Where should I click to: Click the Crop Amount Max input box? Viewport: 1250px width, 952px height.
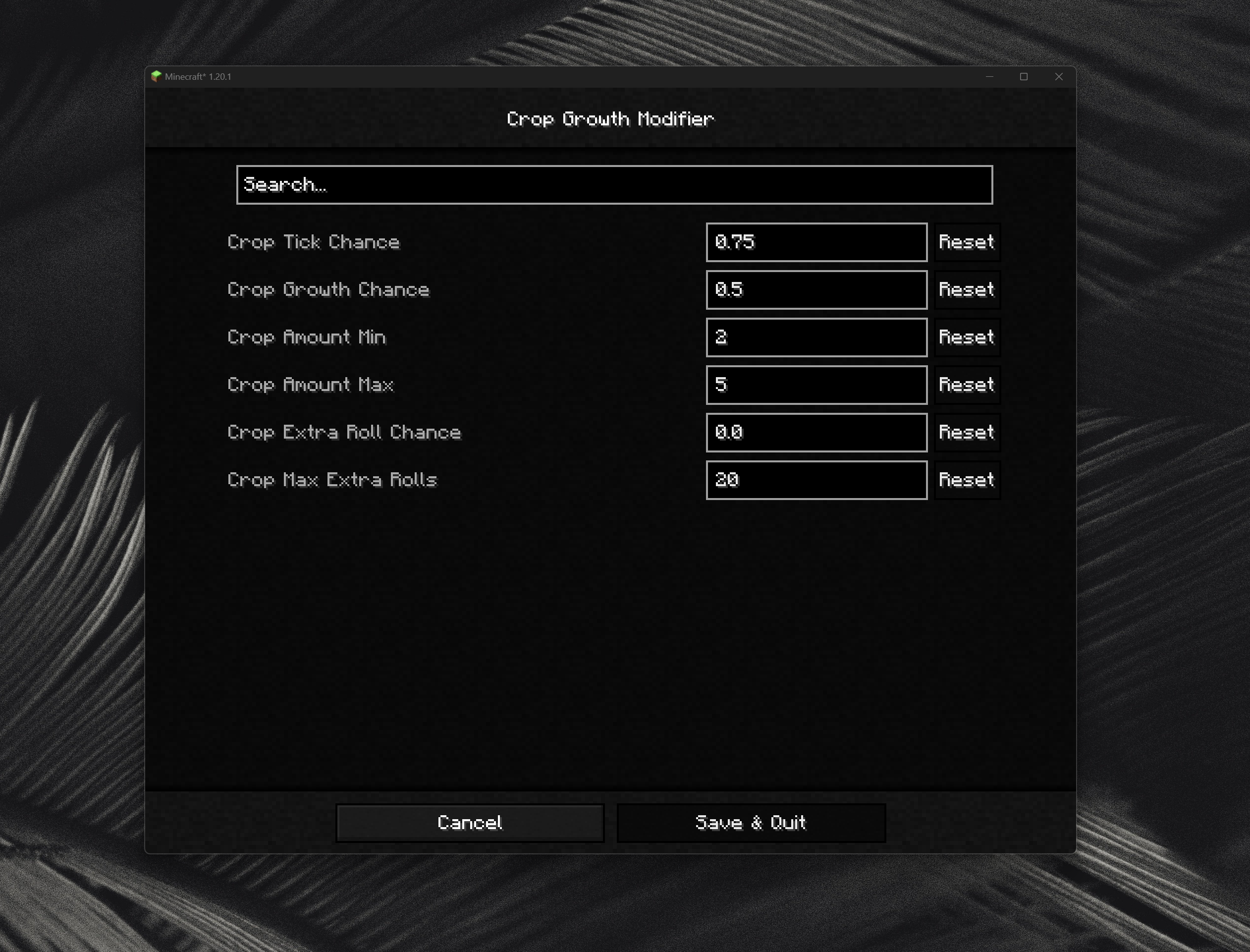tap(815, 385)
